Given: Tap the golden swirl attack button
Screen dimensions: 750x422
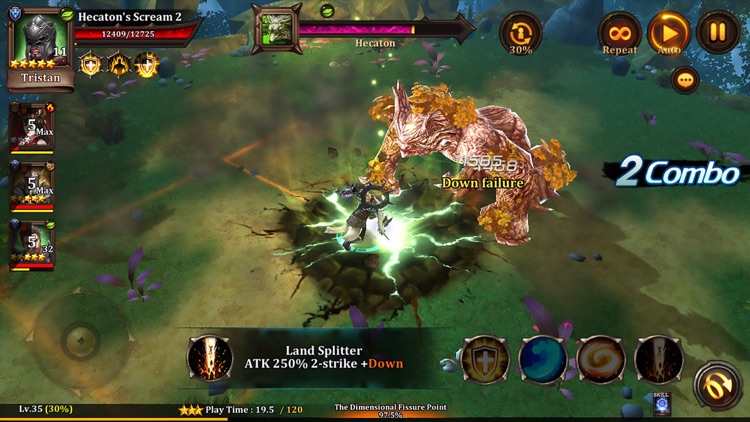Looking at the screenshot, I should coord(717,385).
